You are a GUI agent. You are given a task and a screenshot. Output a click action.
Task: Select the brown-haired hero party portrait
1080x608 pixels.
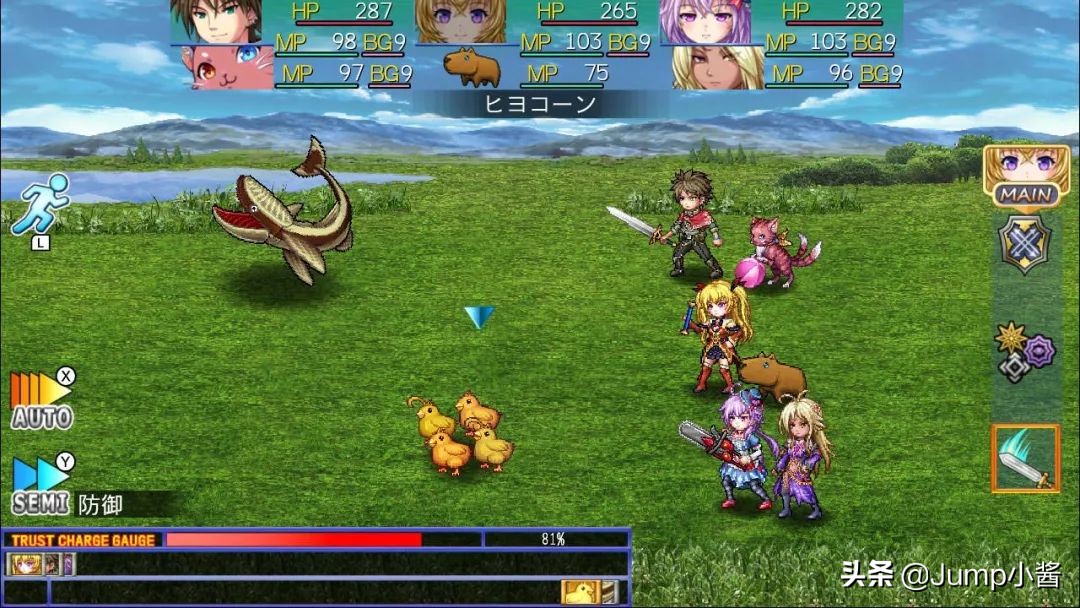(216, 22)
